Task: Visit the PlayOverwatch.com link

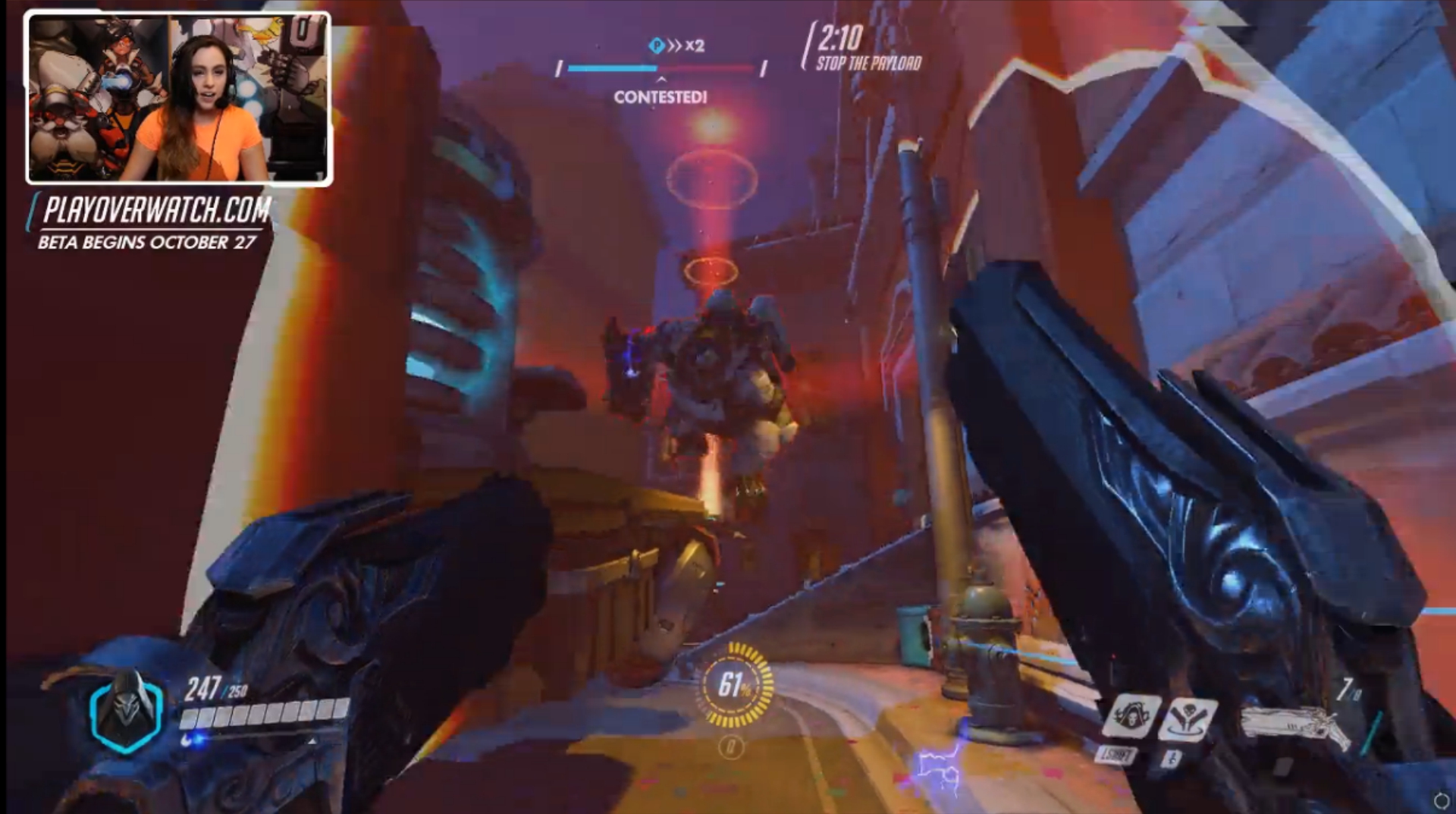Action: tap(156, 210)
